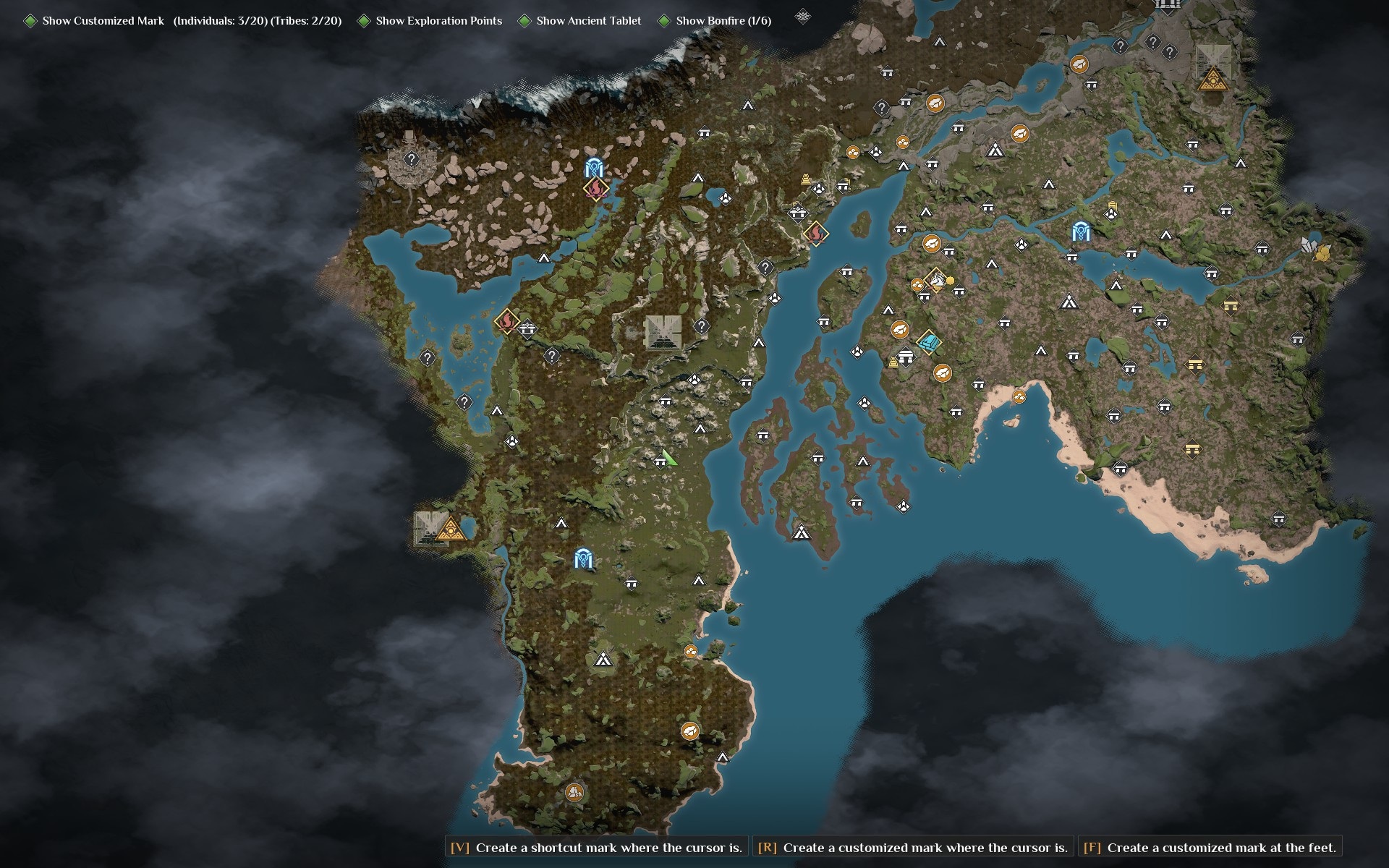The height and width of the screenshot is (868, 1389).
Task: Click the white crystal cluster map marker
Action: click(x=1309, y=245)
